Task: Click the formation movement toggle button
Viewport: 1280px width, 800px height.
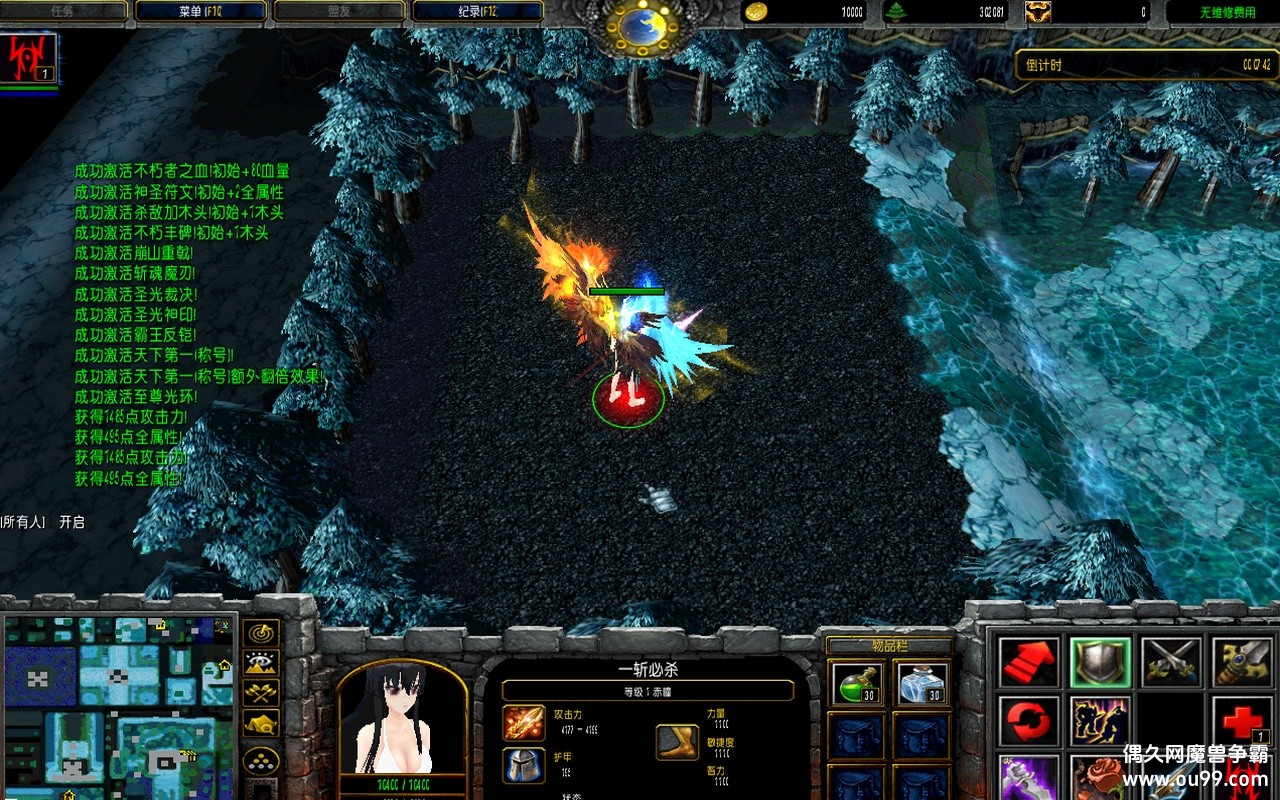Action: click(x=261, y=760)
